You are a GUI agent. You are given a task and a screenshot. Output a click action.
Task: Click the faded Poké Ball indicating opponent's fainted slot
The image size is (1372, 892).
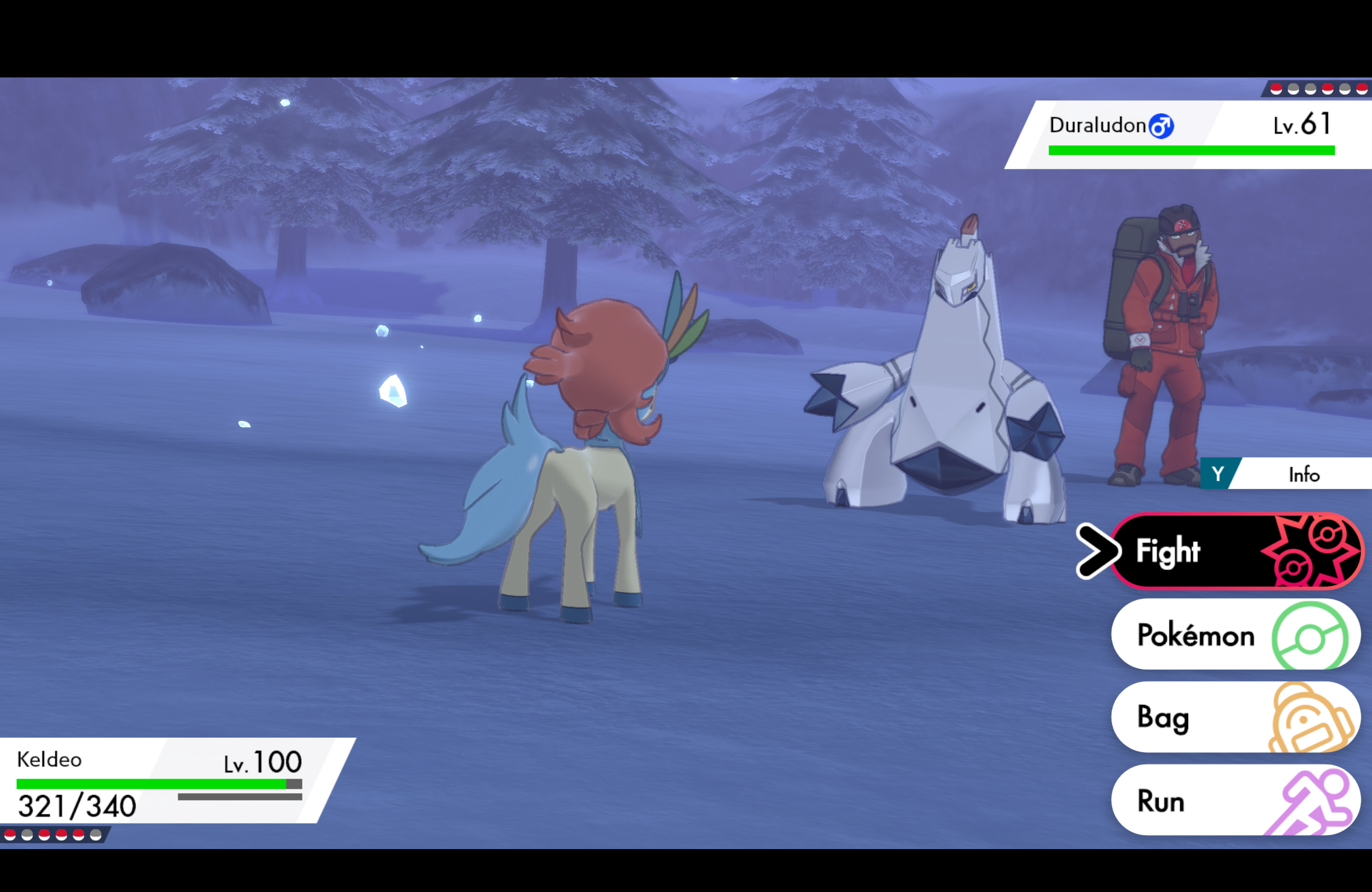click(1294, 89)
